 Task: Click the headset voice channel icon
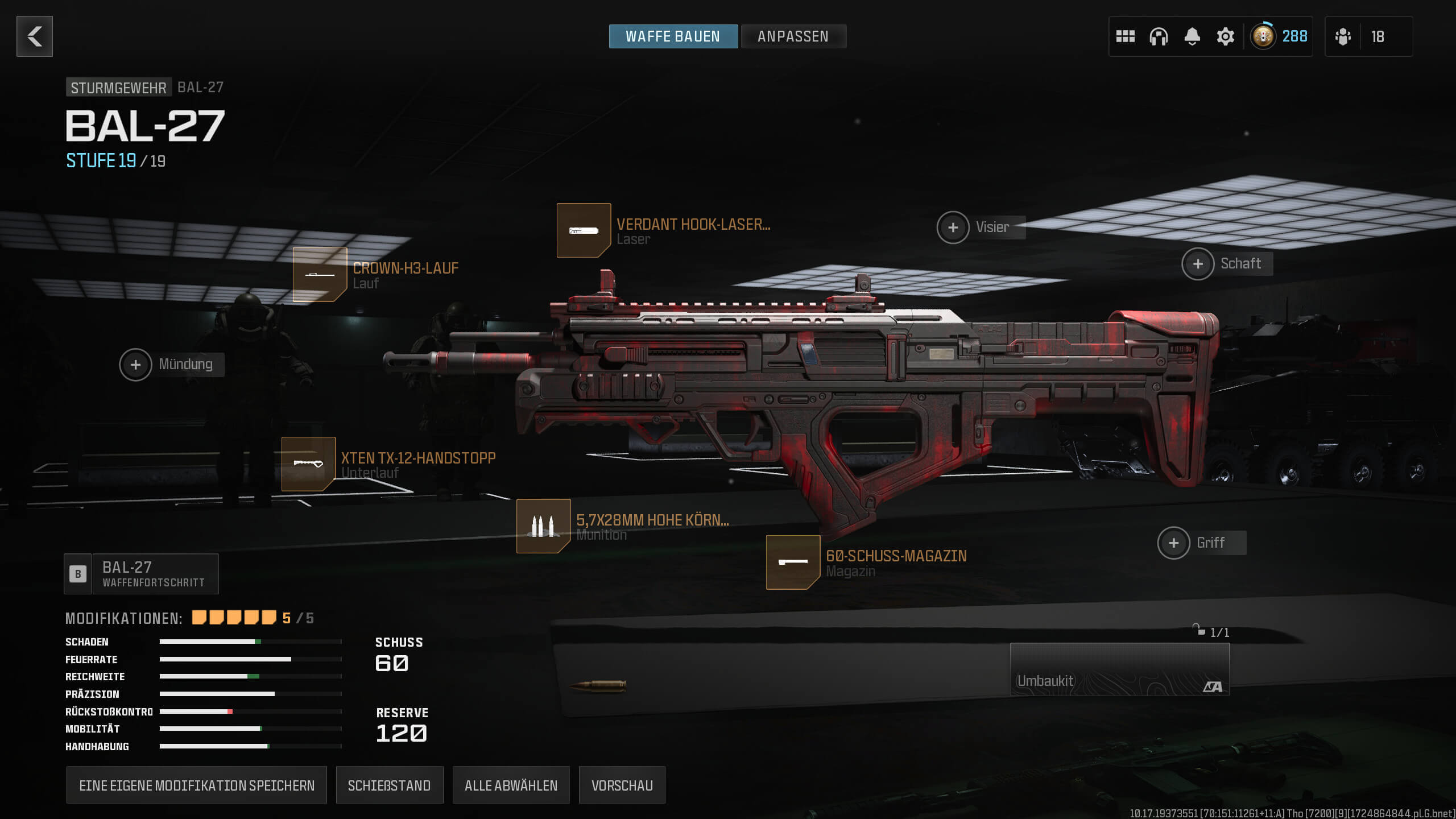(x=1158, y=36)
